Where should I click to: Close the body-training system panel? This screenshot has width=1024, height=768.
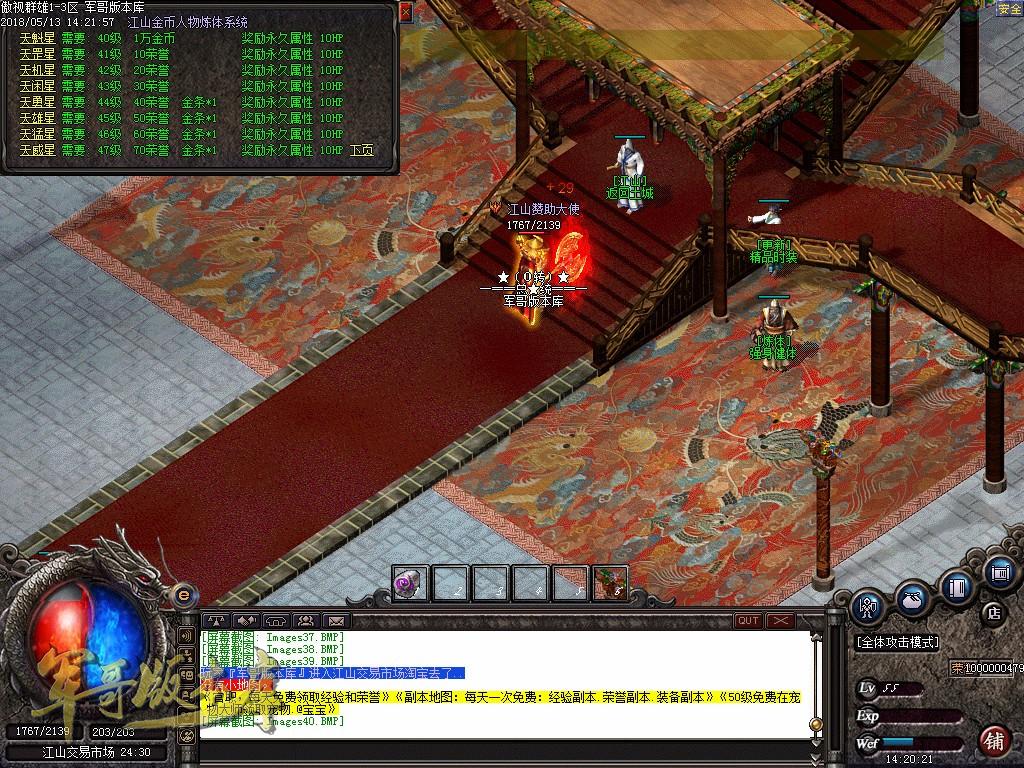click(x=405, y=12)
